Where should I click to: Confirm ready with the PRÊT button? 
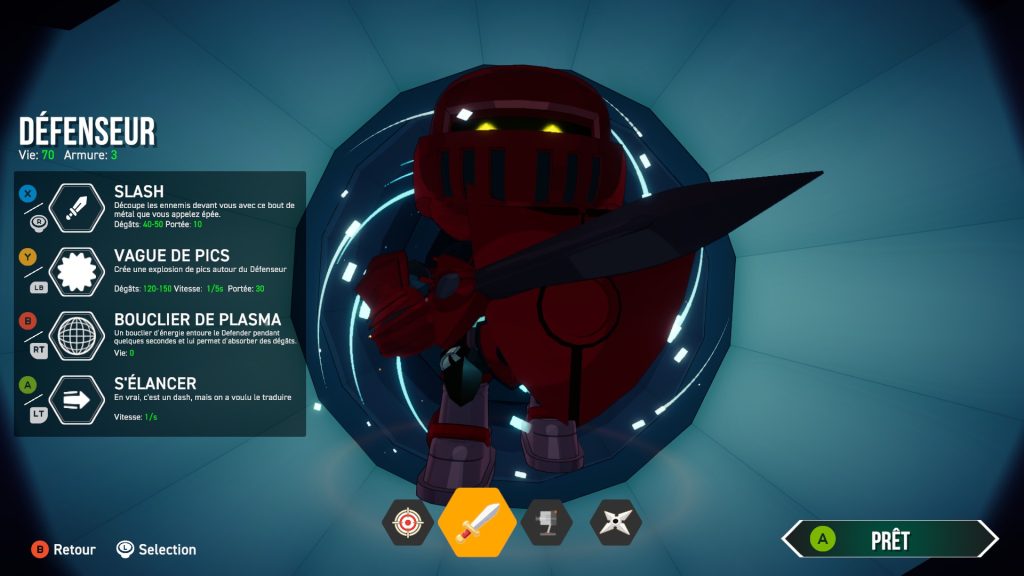pos(889,540)
